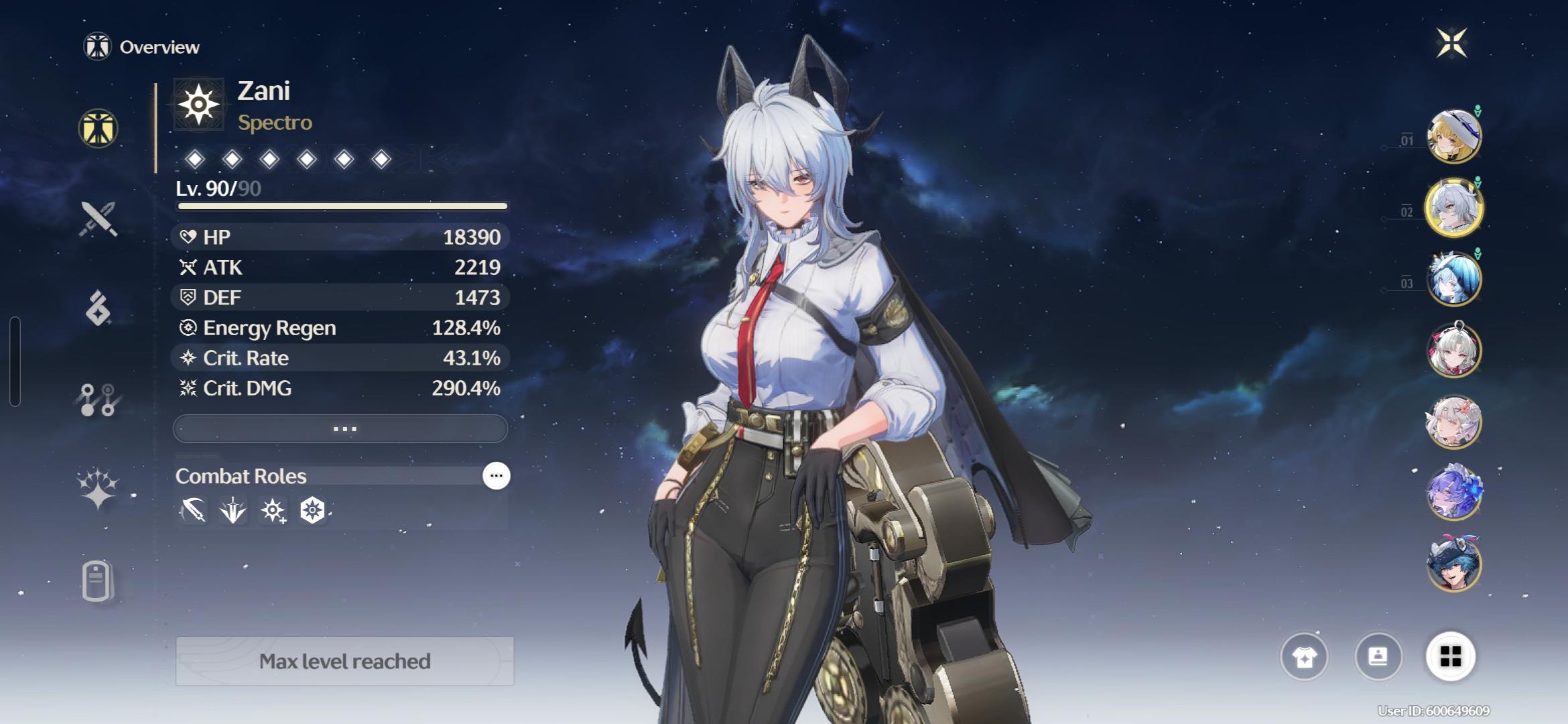Select the character Overview tab icon
This screenshot has height=724, width=1568.
pyautogui.click(x=99, y=128)
